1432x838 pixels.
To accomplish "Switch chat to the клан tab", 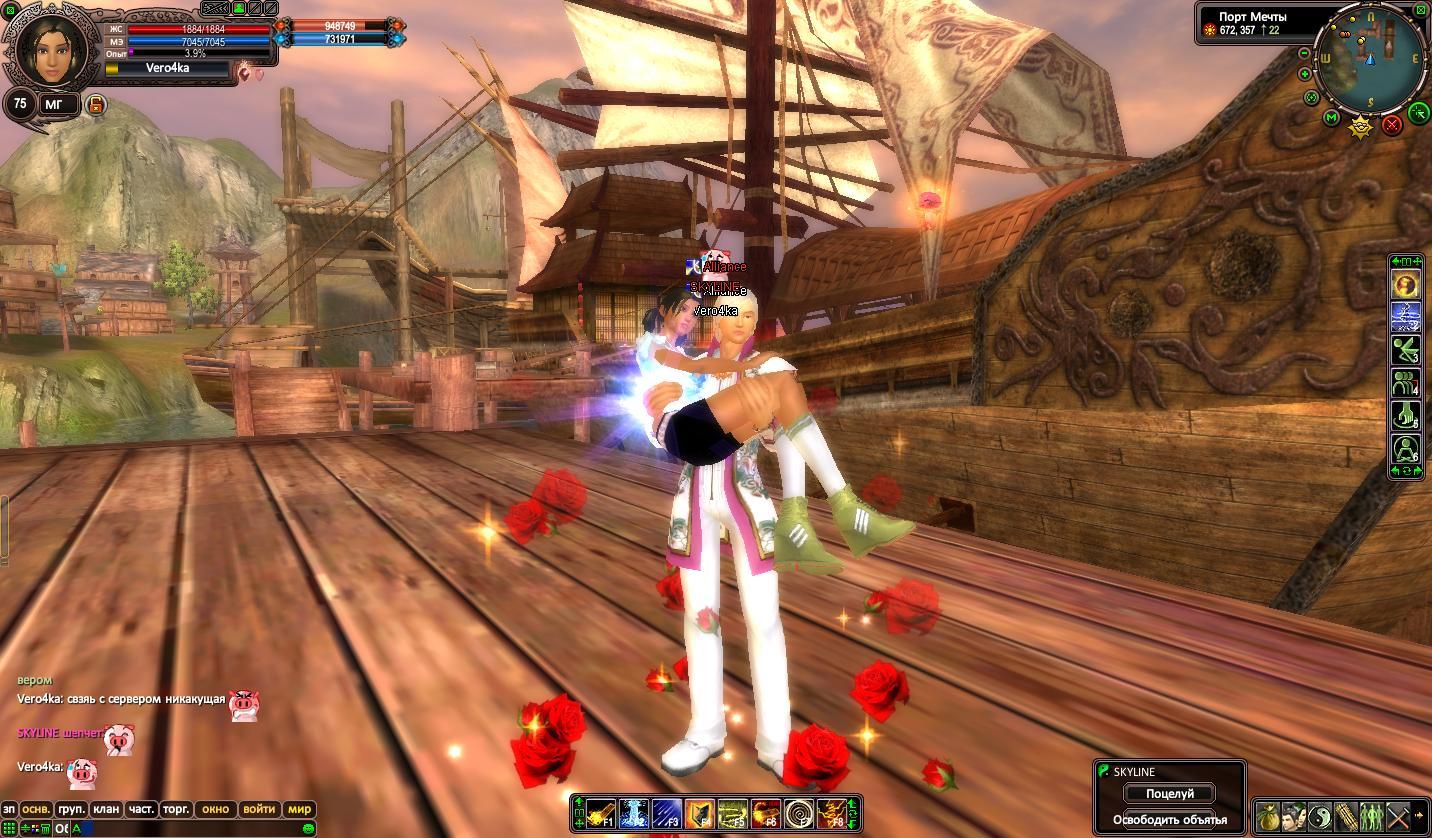I will click(106, 809).
